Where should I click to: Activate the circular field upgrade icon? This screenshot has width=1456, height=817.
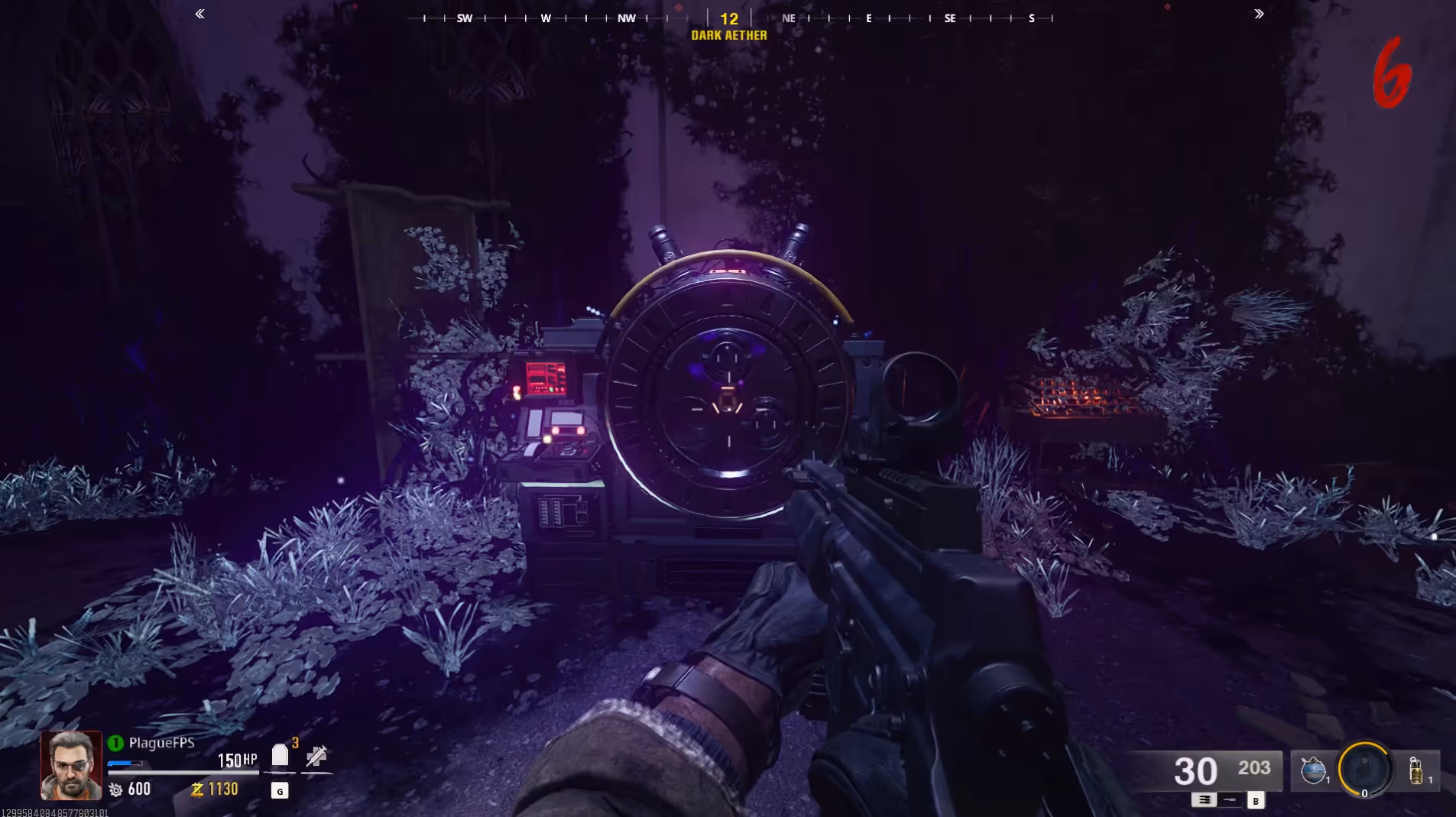coord(1364,769)
